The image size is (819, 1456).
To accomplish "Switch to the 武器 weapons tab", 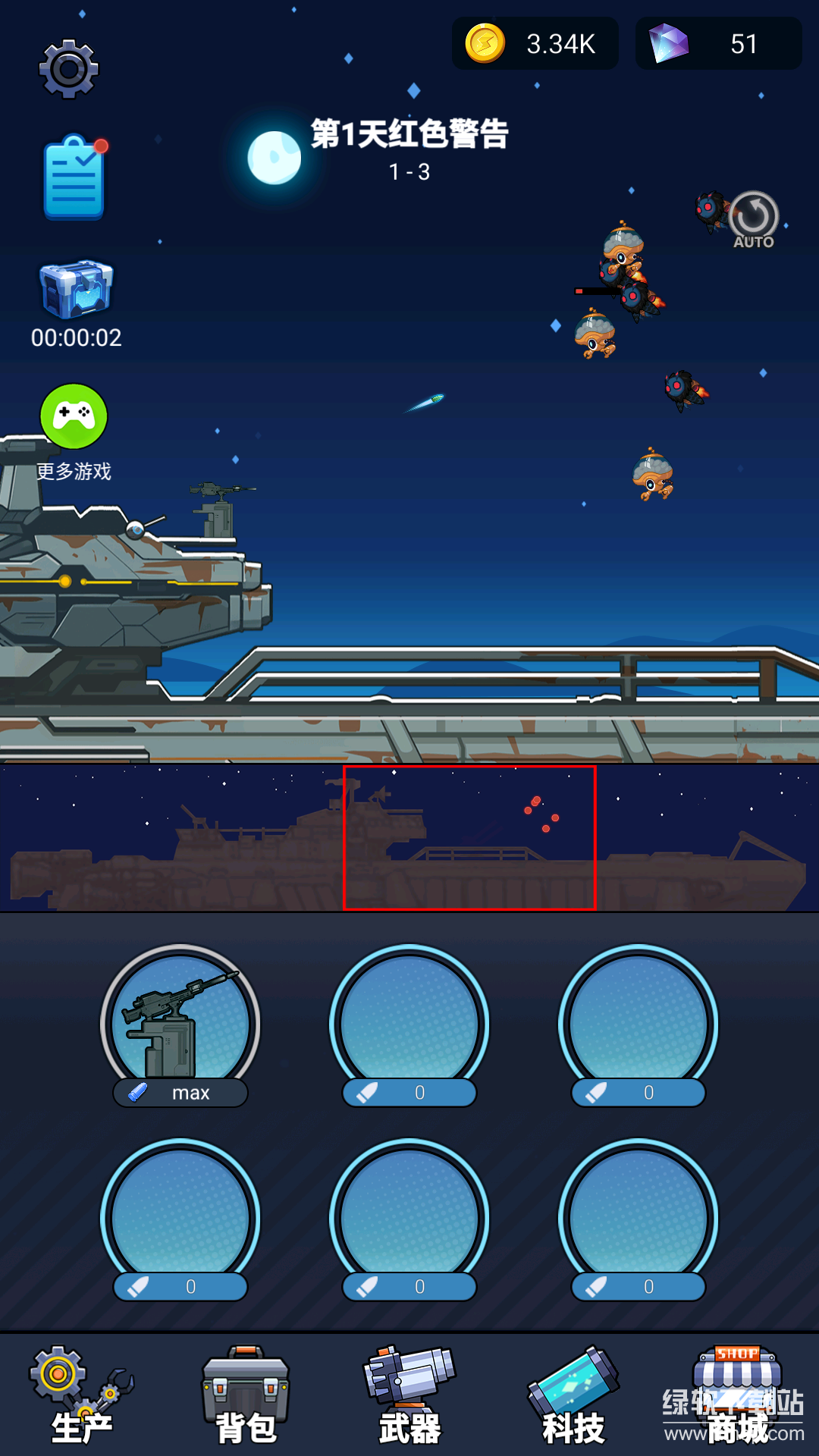I will point(409,1397).
